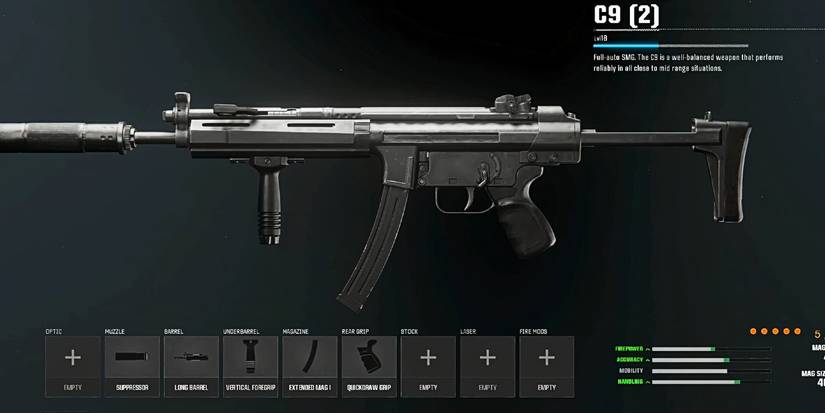Open the empty Laser attachment slot

(x=487, y=365)
